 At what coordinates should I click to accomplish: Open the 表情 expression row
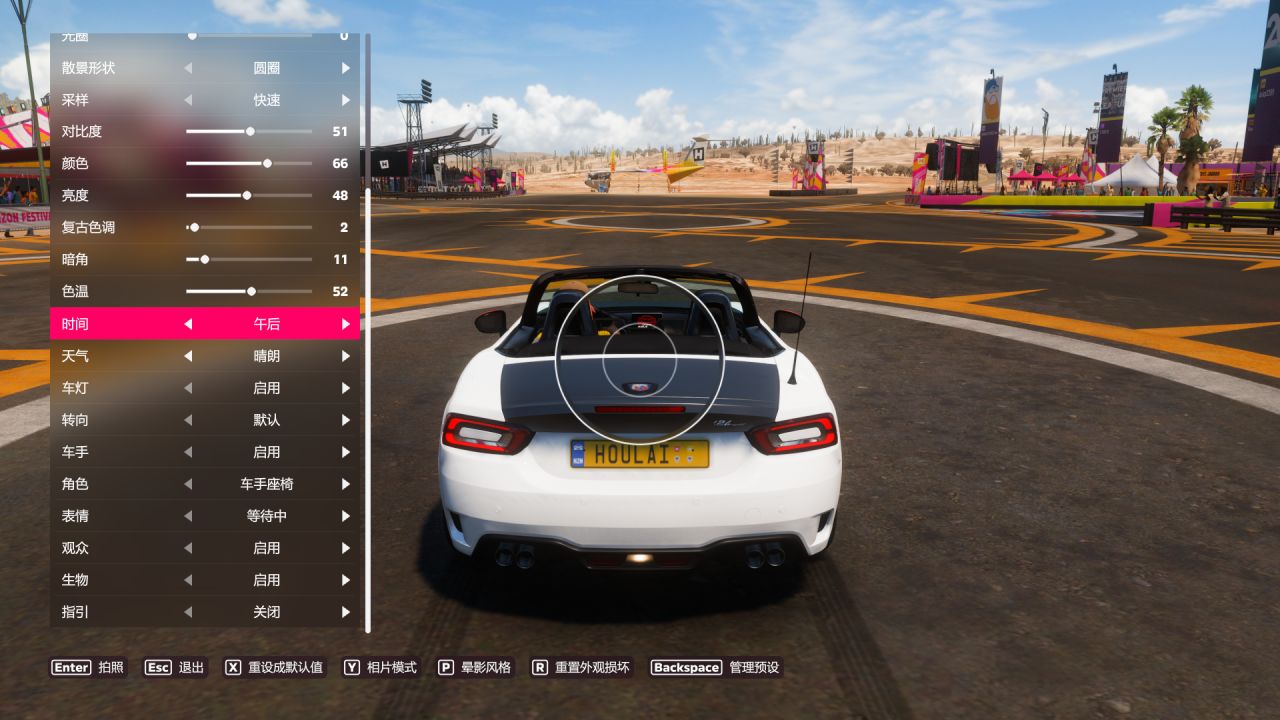[x=205, y=516]
